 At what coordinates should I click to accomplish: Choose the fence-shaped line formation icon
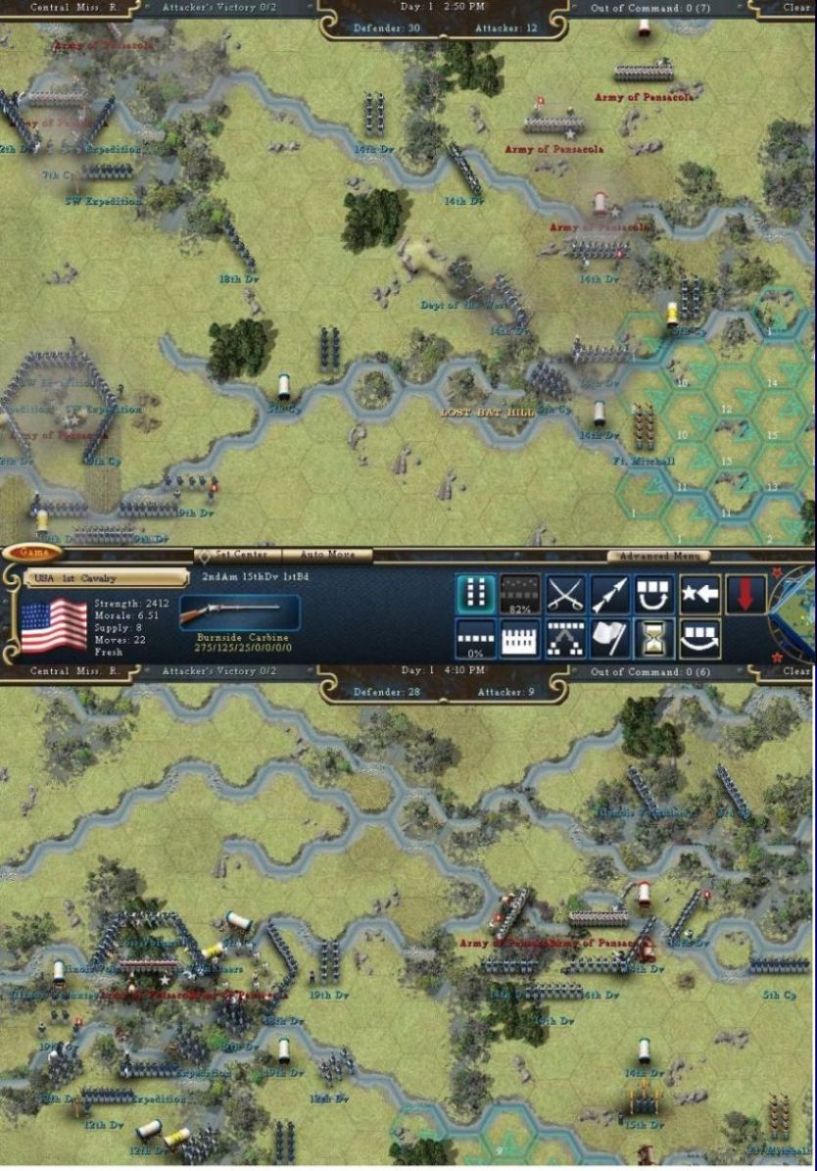(520, 639)
